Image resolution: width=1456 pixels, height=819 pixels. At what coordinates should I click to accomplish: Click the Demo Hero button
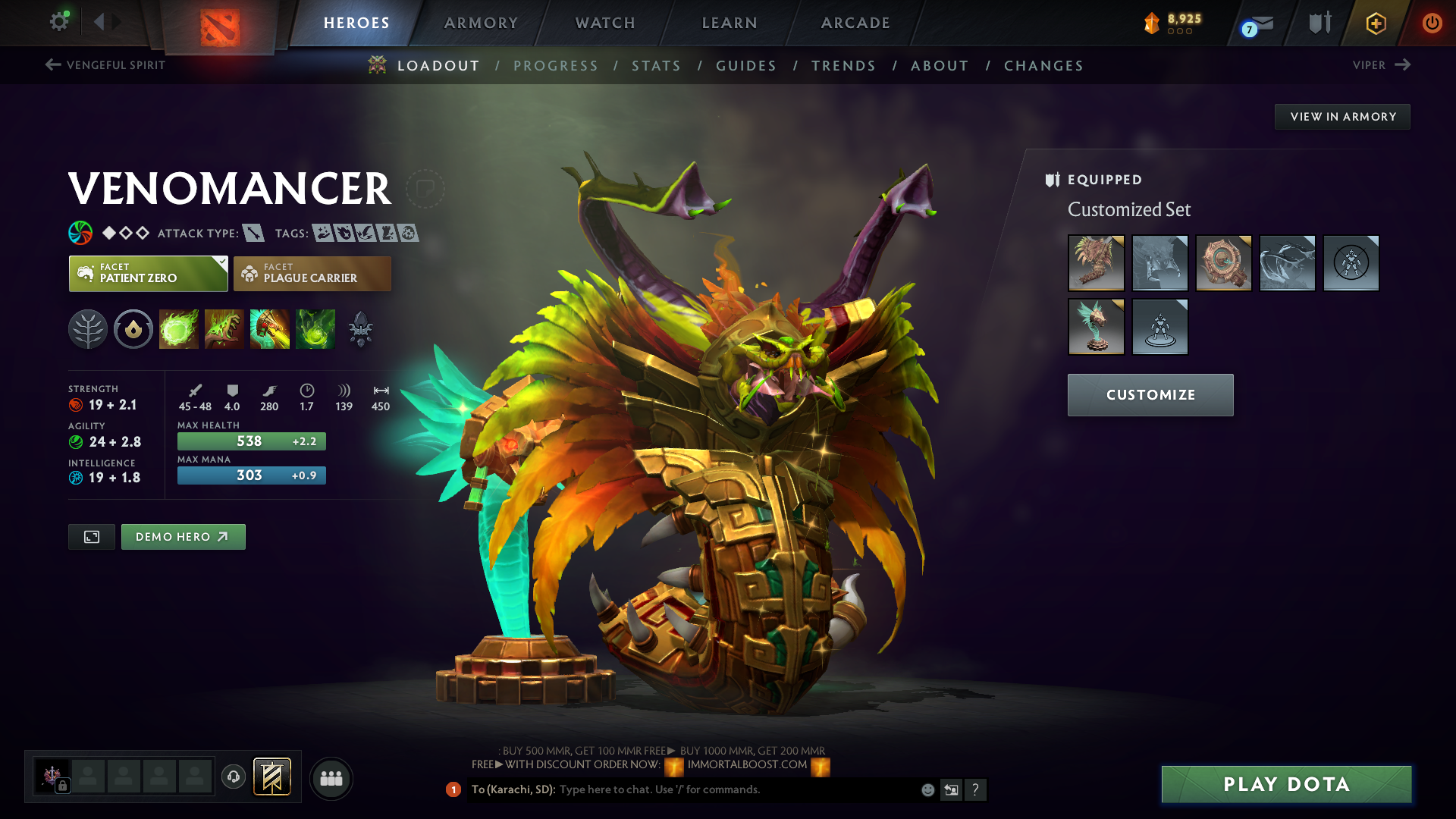click(183, 537)
